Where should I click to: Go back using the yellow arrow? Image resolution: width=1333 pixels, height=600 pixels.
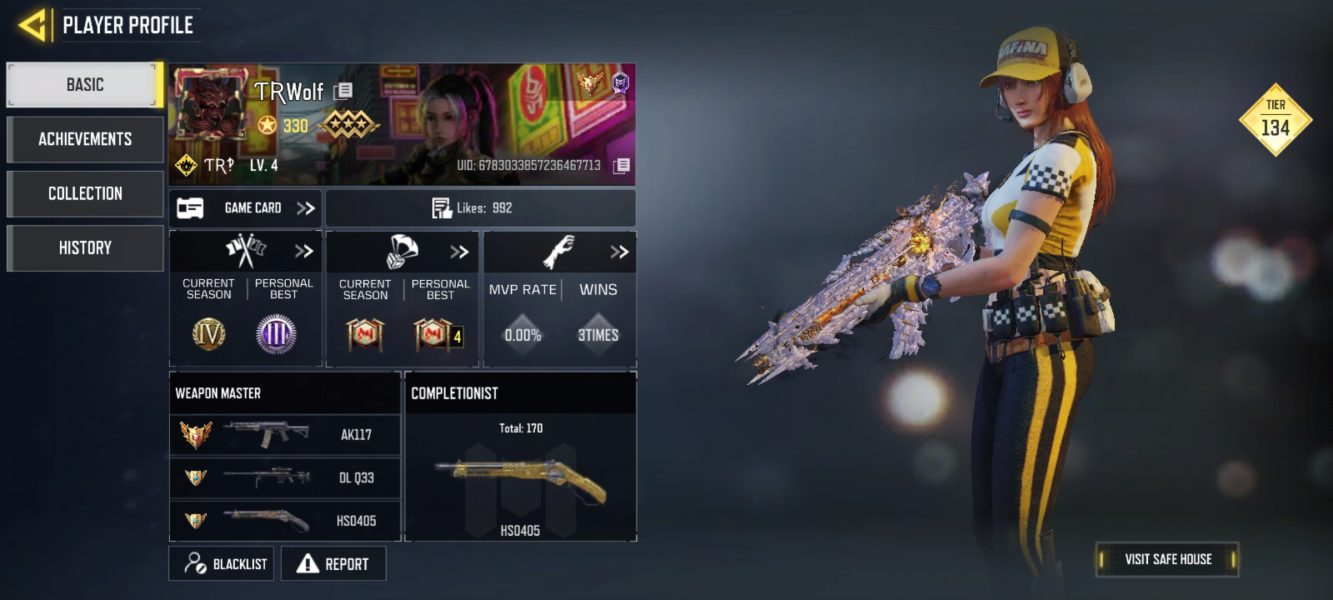[33, 25]
